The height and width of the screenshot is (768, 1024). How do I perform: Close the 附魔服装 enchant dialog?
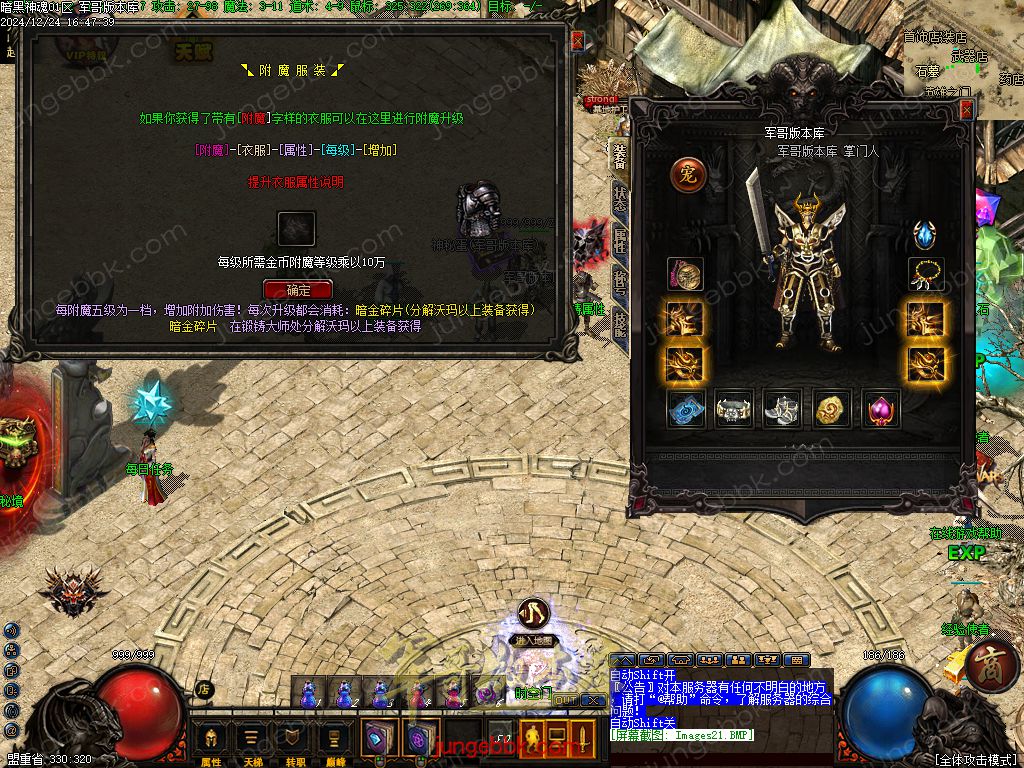tap(576, 41)
